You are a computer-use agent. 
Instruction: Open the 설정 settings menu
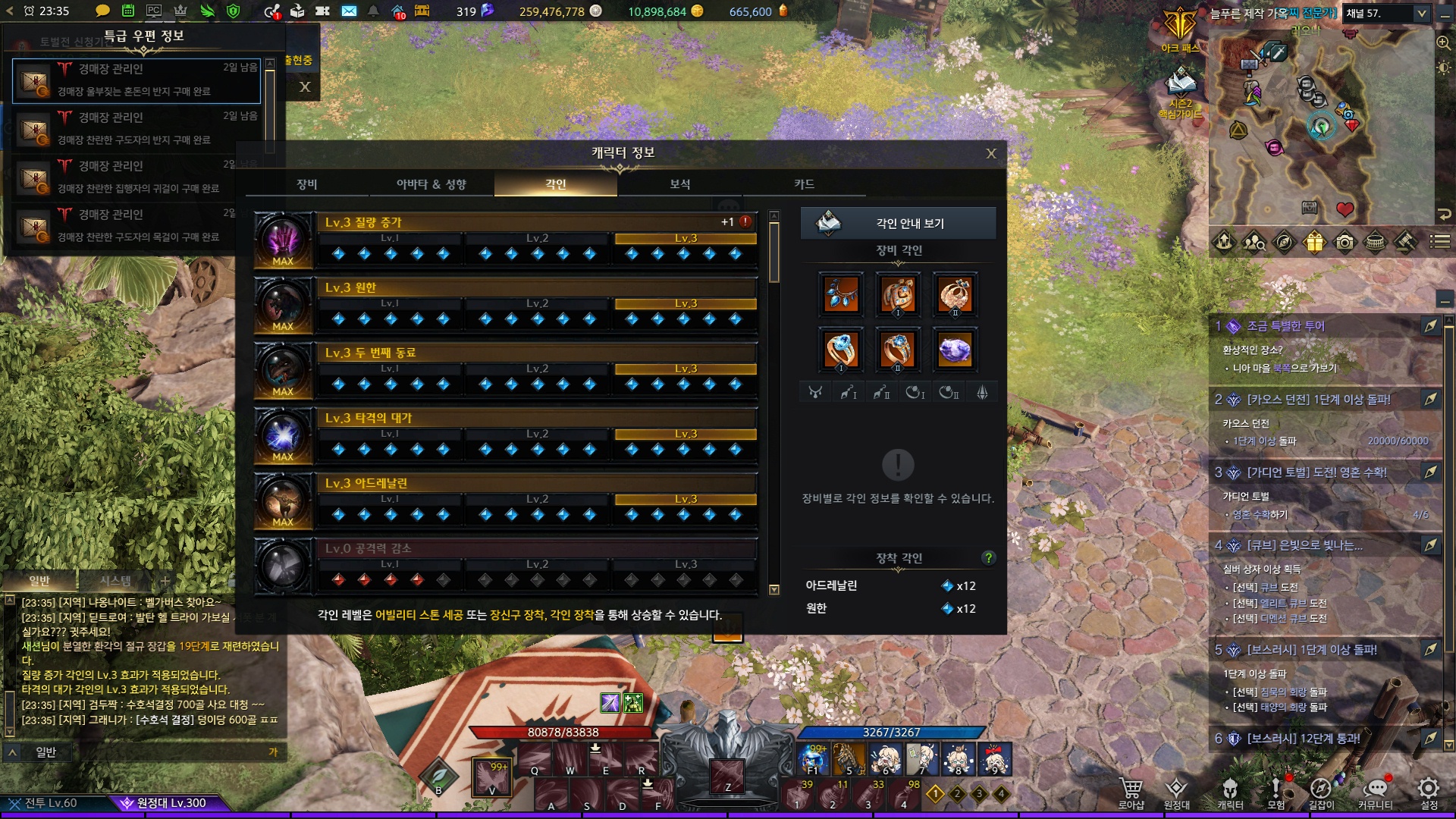pos(1429,792)
